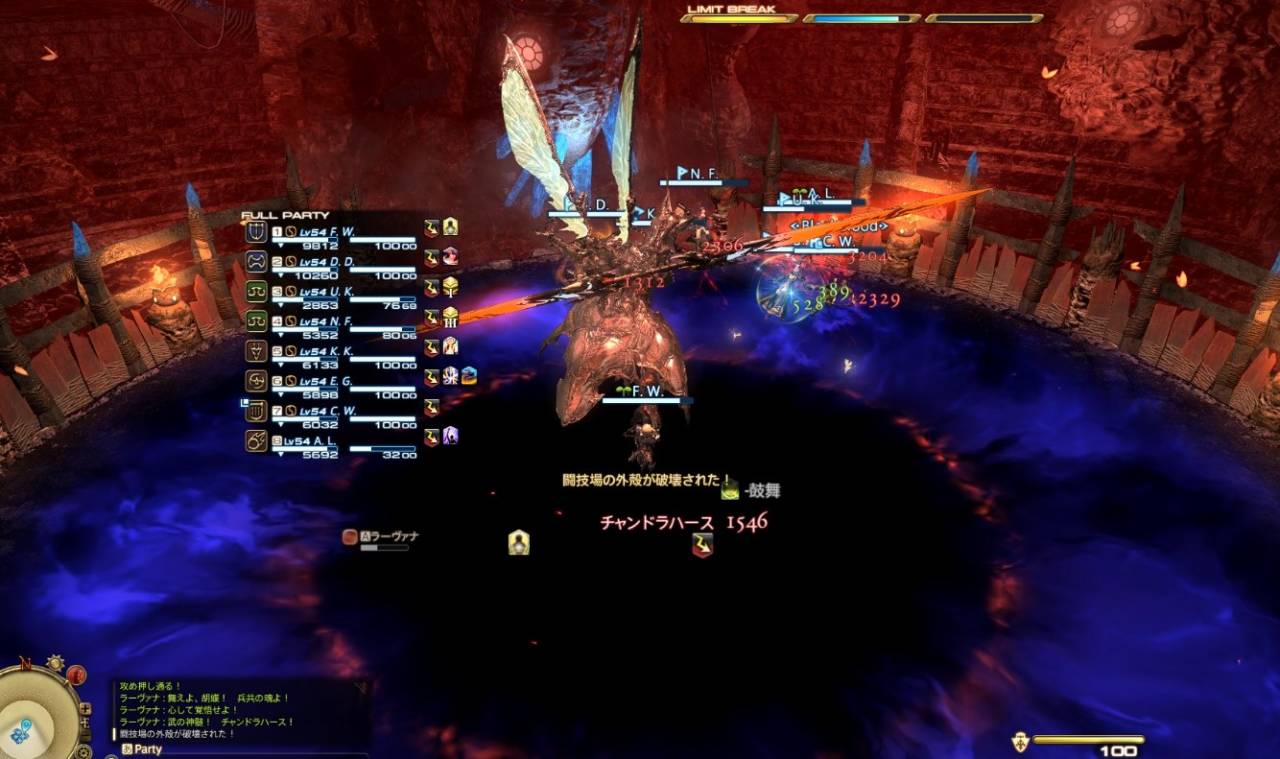Click the Warrior job icon next to D. D.
1280x759 pixels.
click(258, 260)
